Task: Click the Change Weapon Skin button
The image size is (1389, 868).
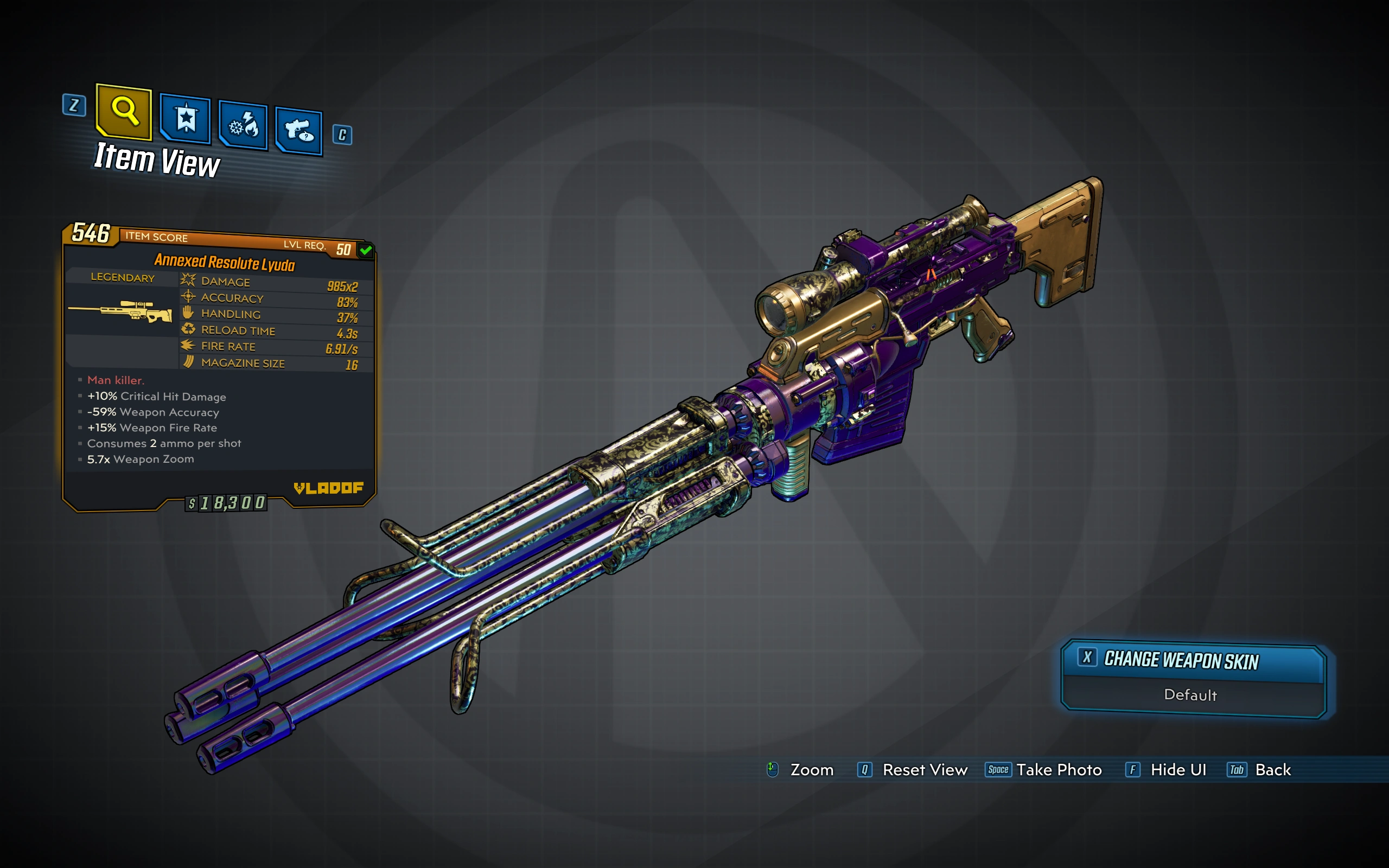Action: click(1192, 660)
